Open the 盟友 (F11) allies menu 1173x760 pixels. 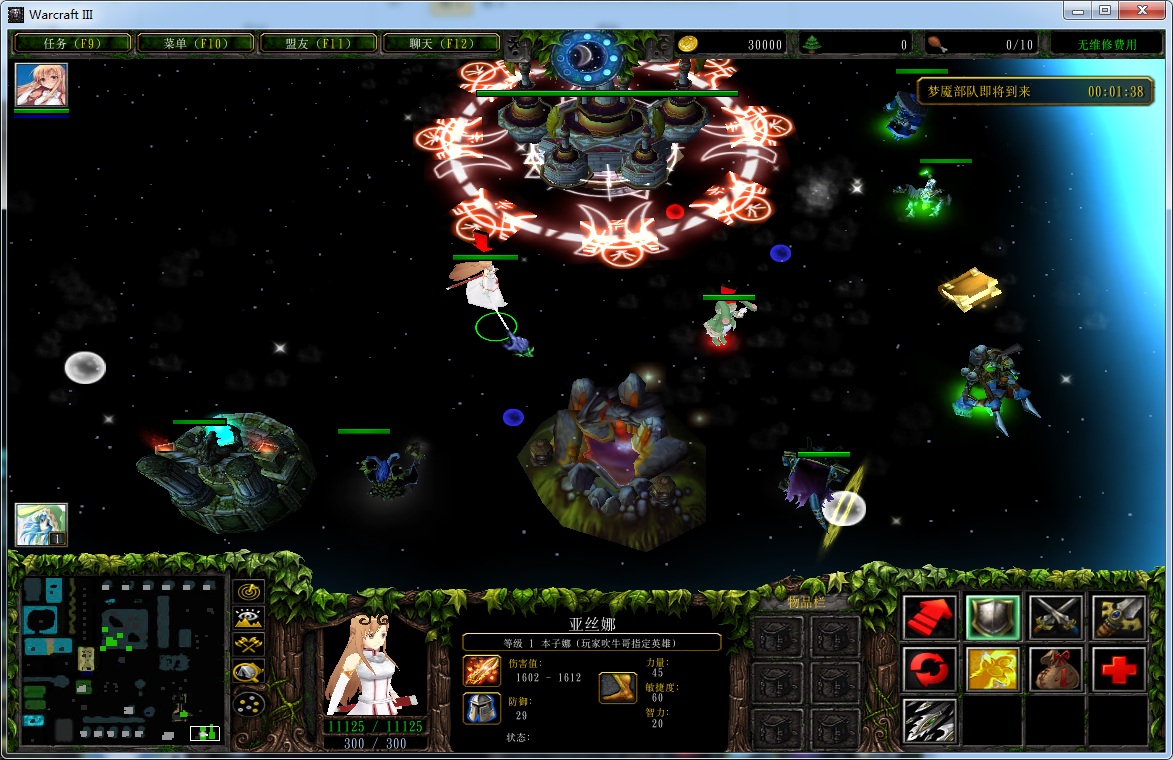tap(318, 43)
